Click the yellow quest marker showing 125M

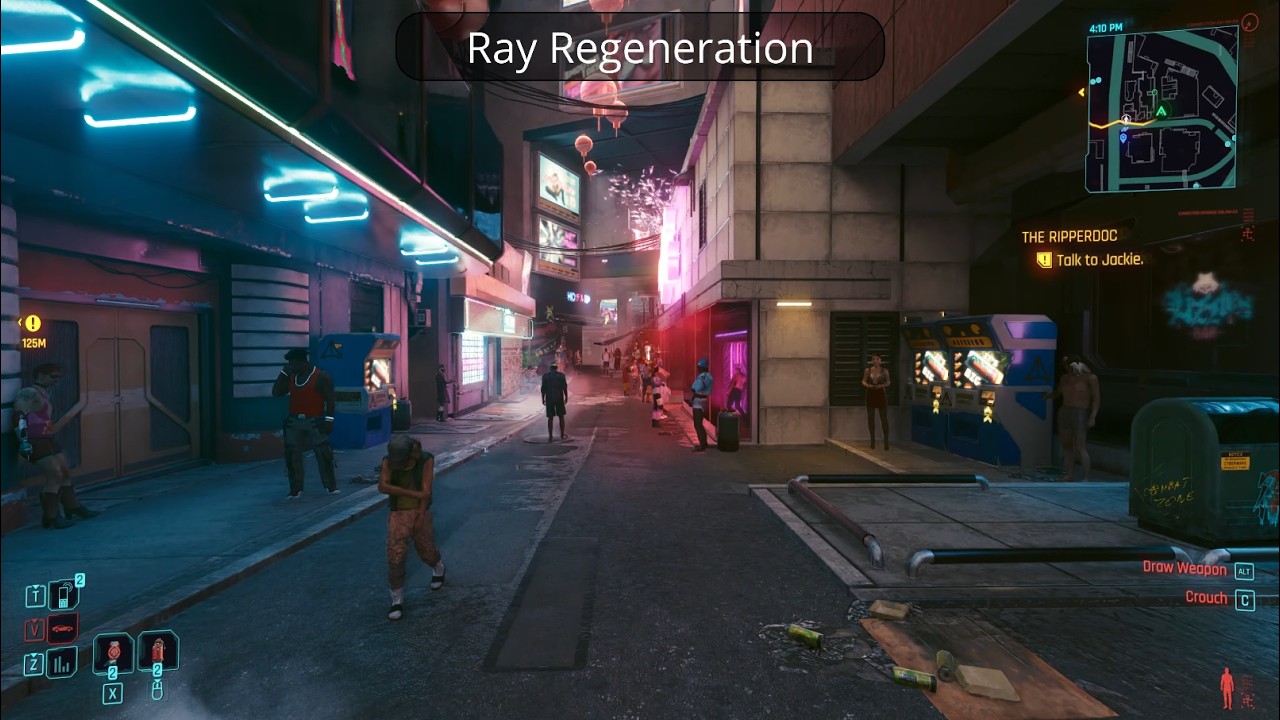[33, 324]
